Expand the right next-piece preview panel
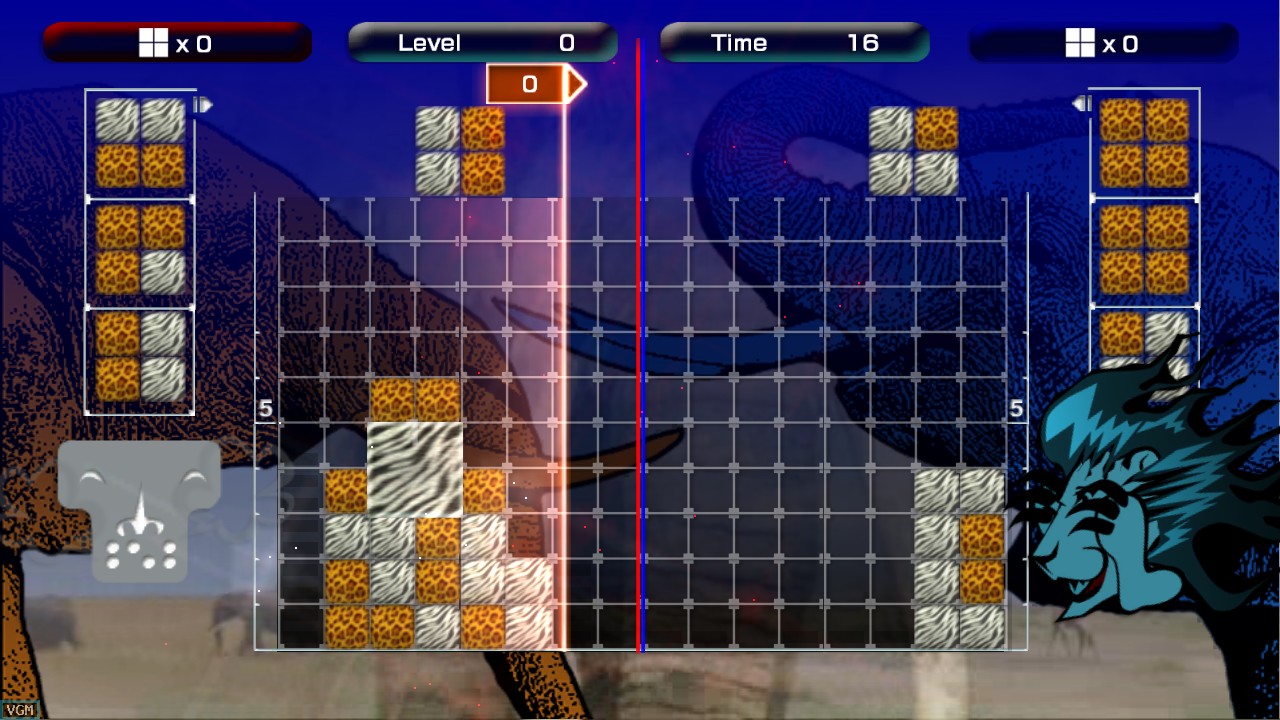Screen dimensions: 1280x720 coord(1143,250)
